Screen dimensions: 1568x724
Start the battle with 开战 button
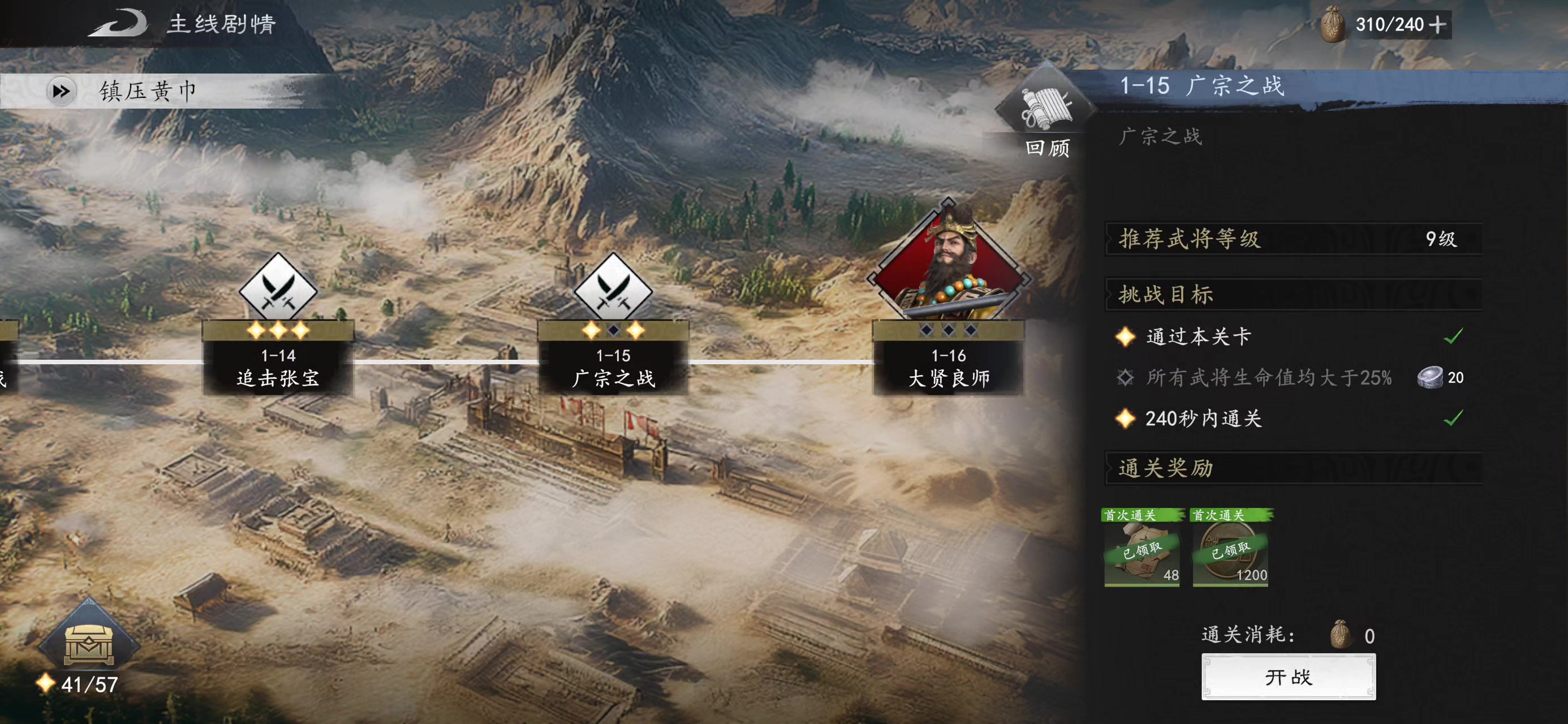[x=1288, y=676]
